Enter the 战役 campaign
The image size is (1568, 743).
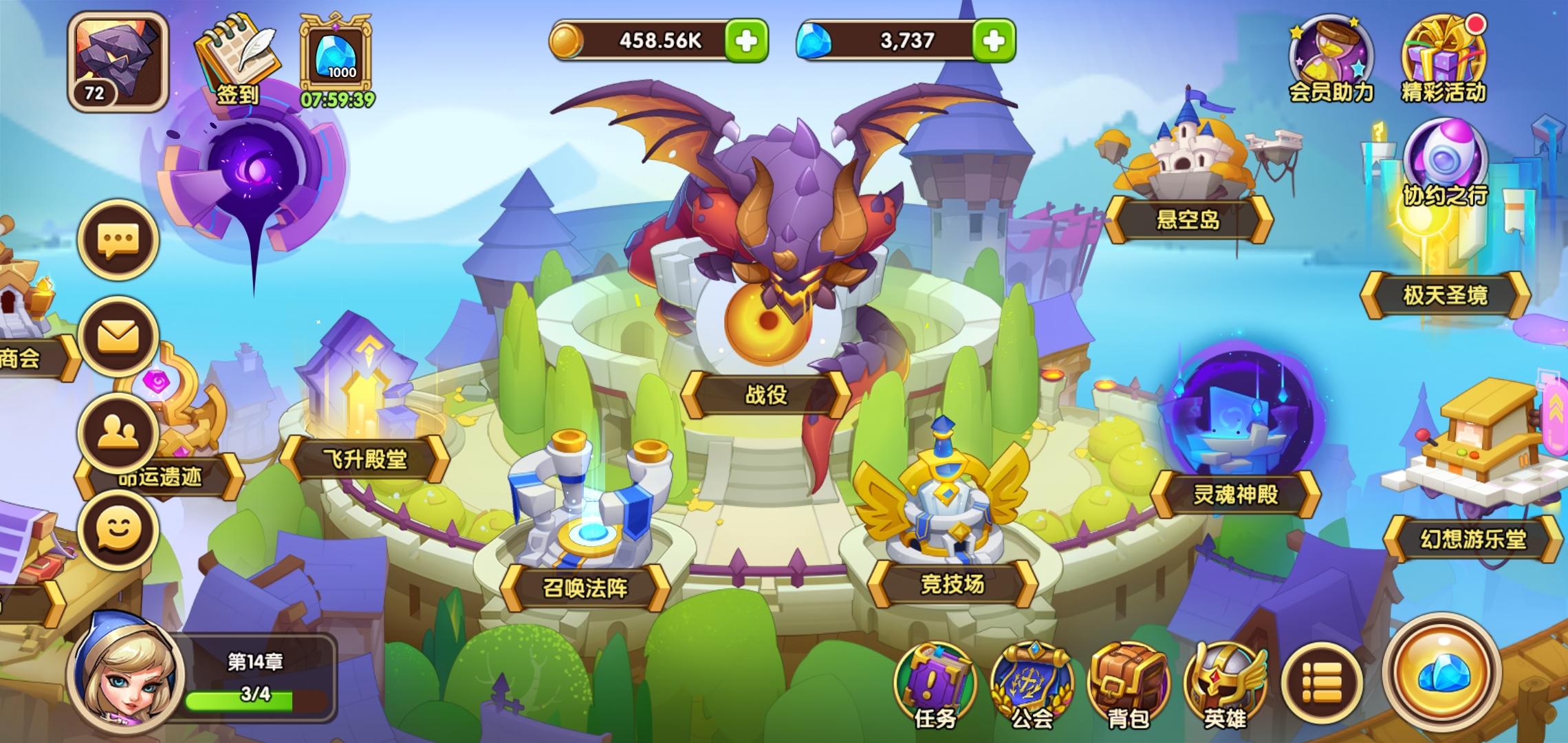coord(765,396)
